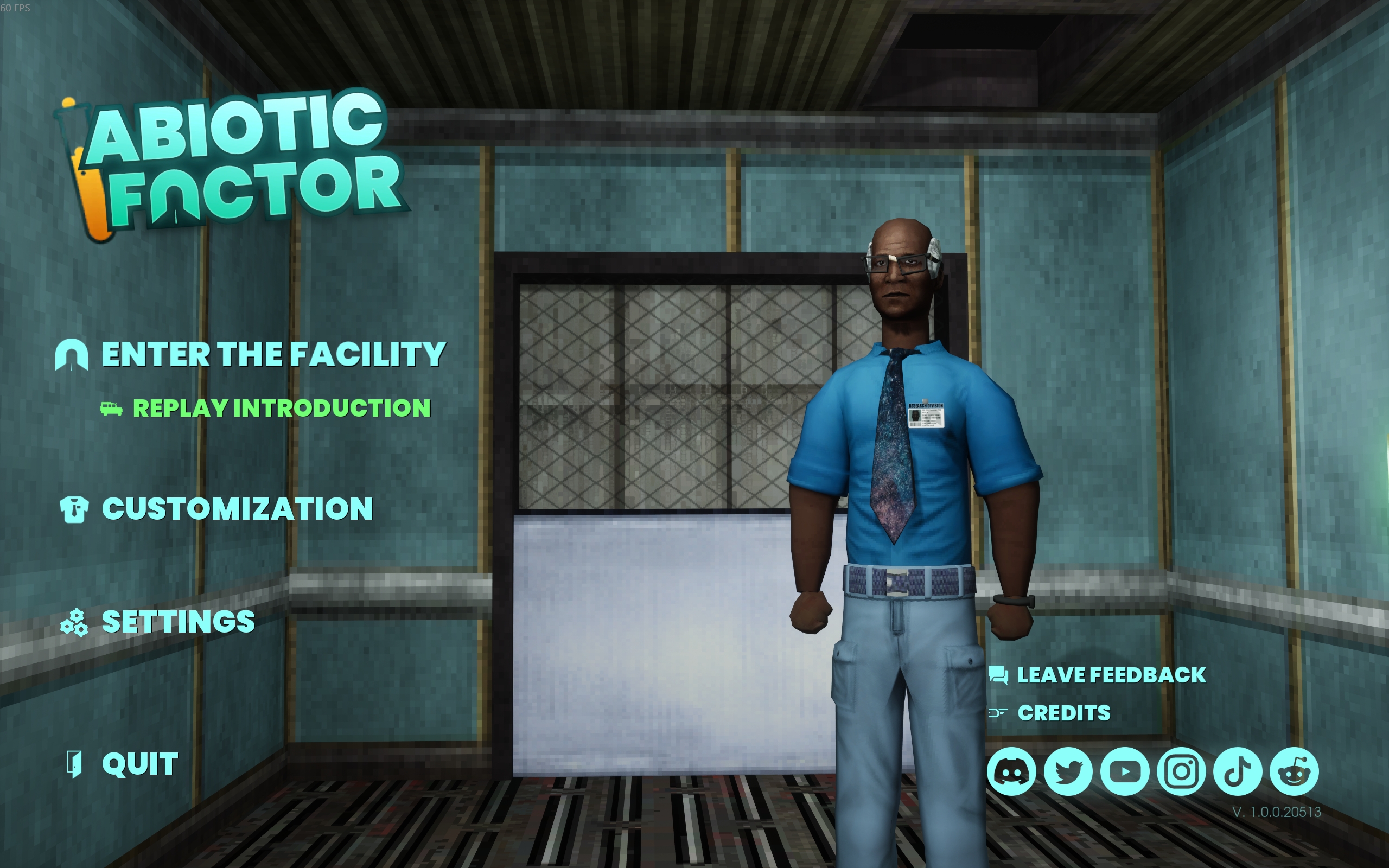Open the YouTube channel icon
The image size is (1389, 868).
1124,771
